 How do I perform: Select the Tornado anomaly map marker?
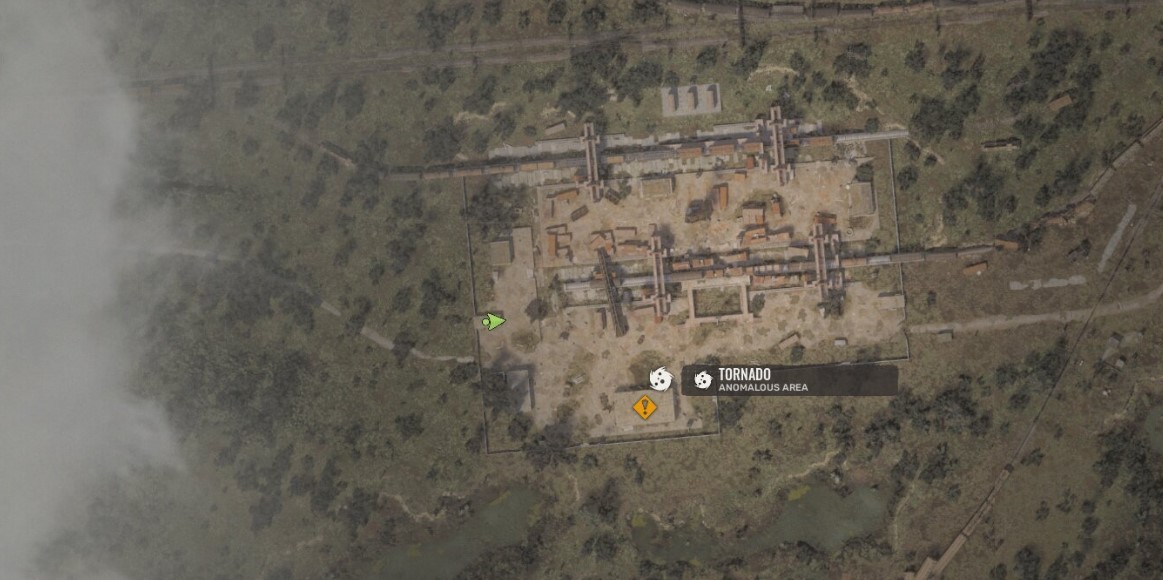tap(660, 378)
